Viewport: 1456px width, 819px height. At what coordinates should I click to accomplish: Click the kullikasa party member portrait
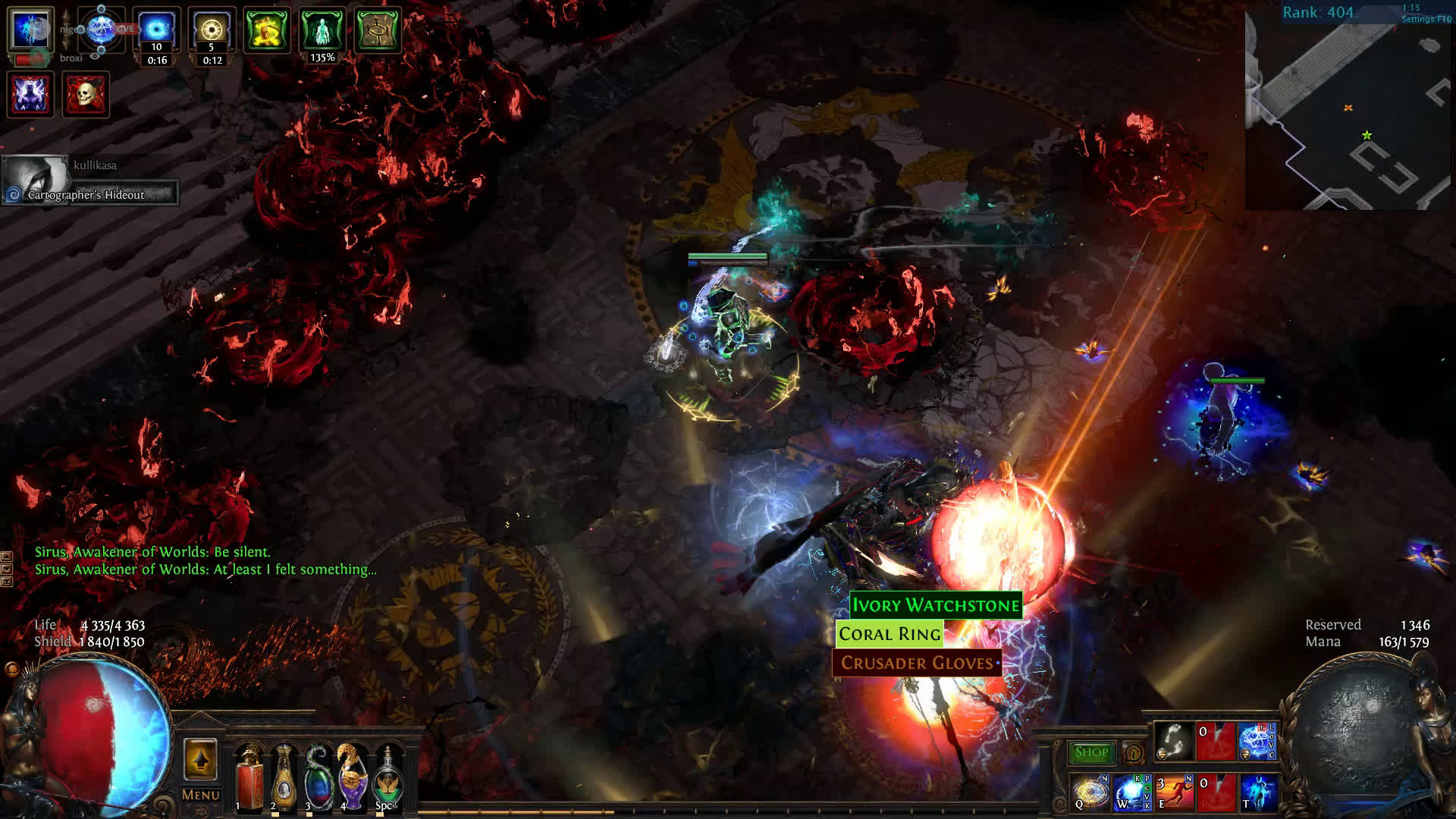coord(35,178)
